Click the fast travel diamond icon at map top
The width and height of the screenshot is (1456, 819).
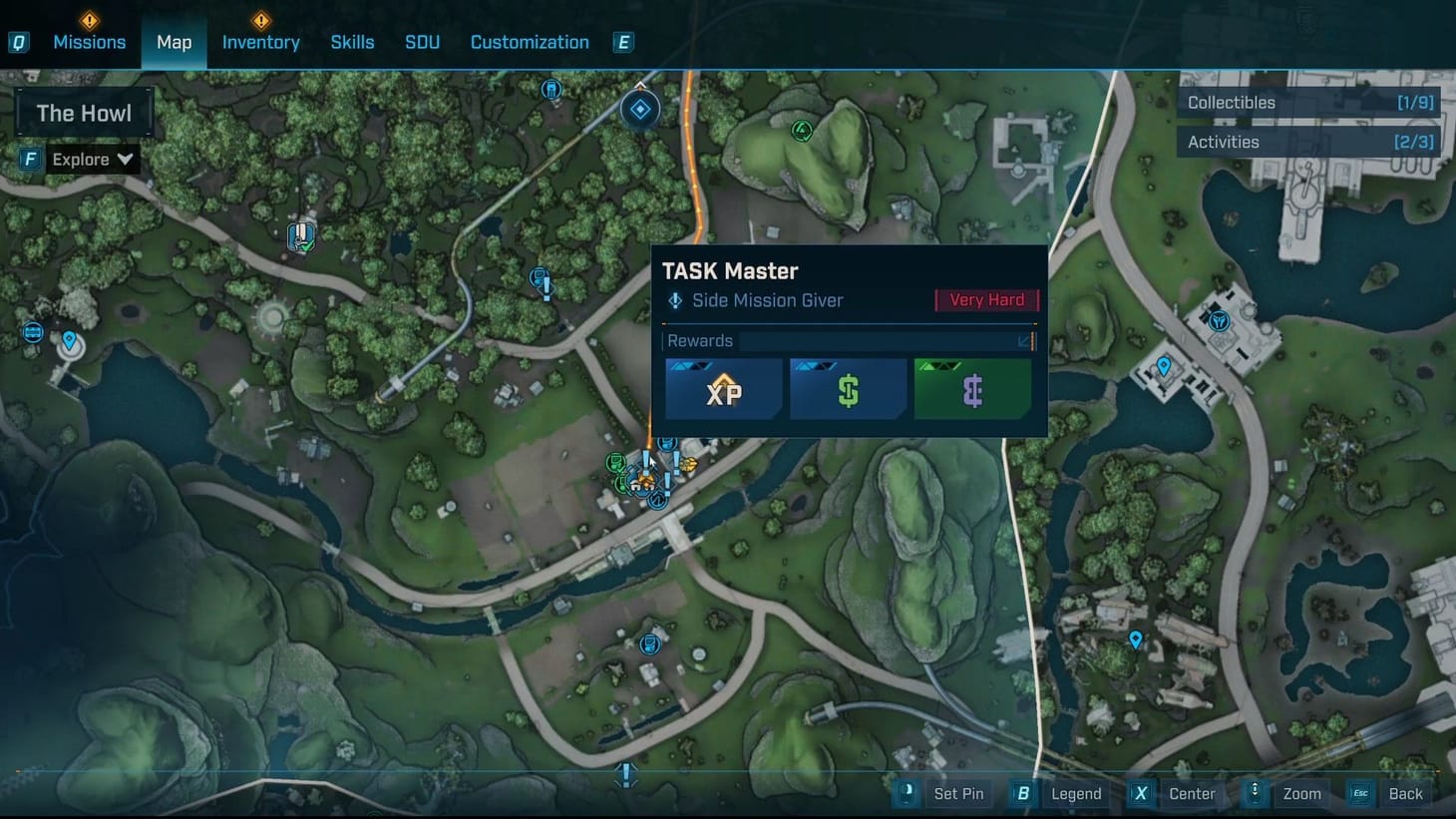(x=639, y=110)
